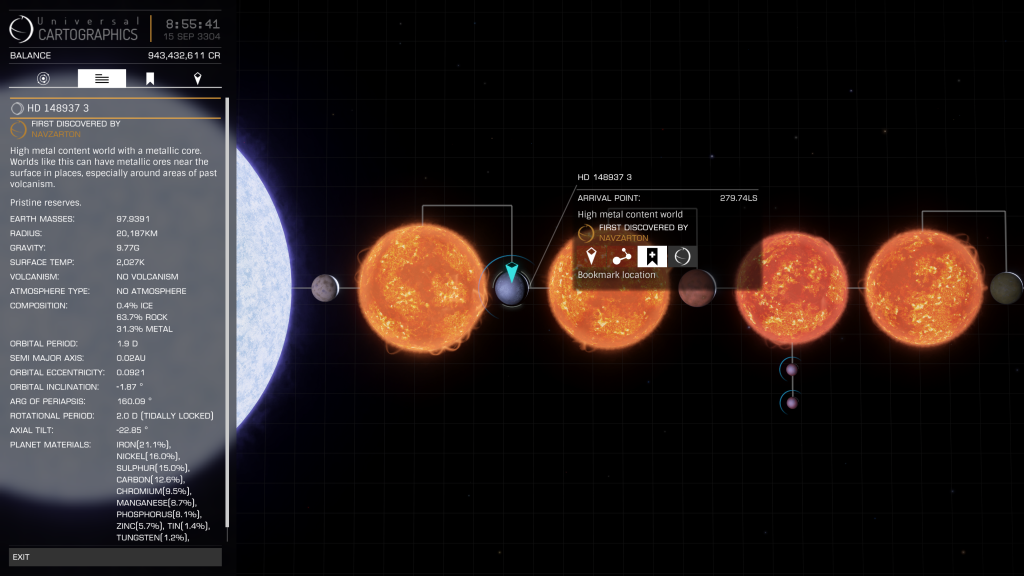This screenshot has height=576, width=1024.
Task: Switch to the system overview orbit tab
Action: [43, 78]
